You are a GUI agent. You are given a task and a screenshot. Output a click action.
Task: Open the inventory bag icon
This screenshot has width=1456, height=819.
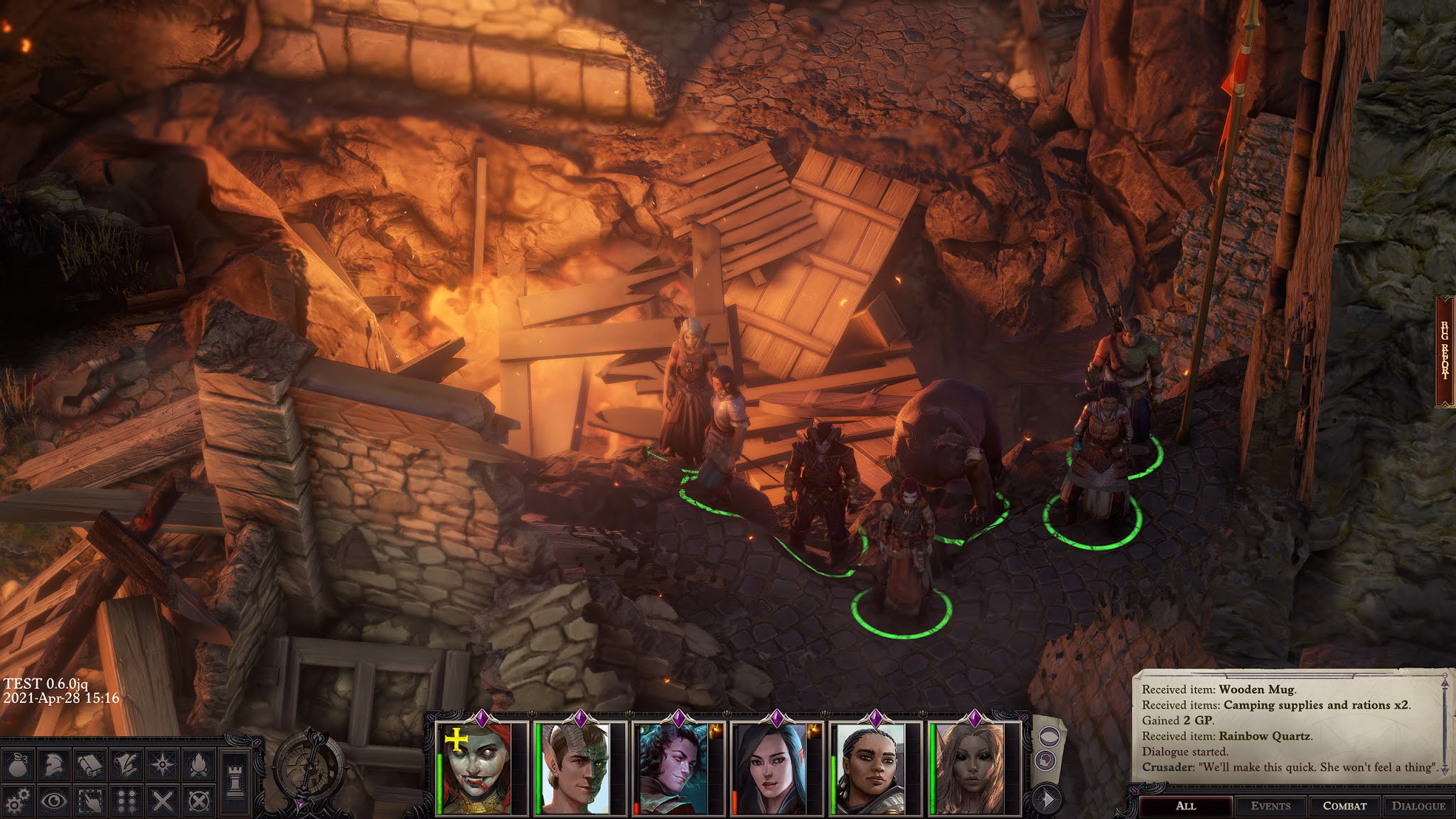(x=18, y=764)
